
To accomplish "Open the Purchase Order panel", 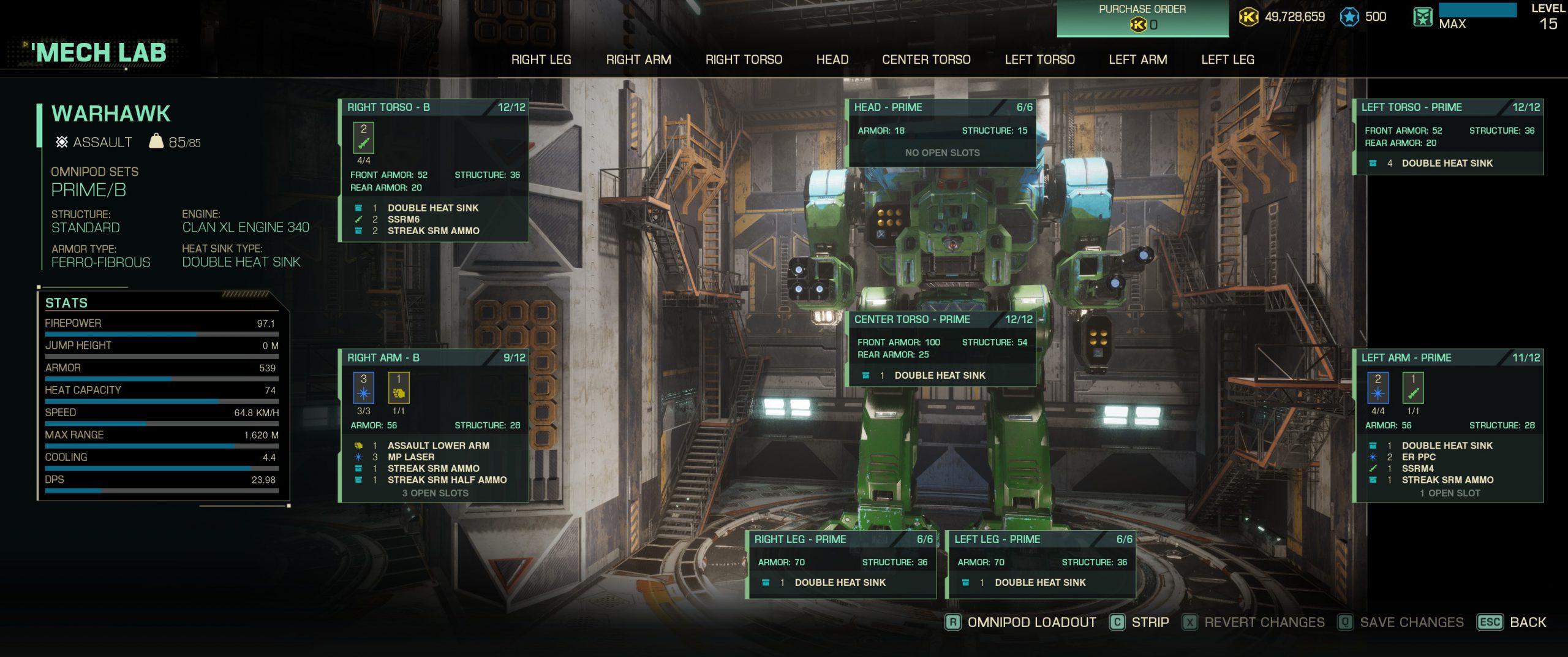I will 1142,18.
